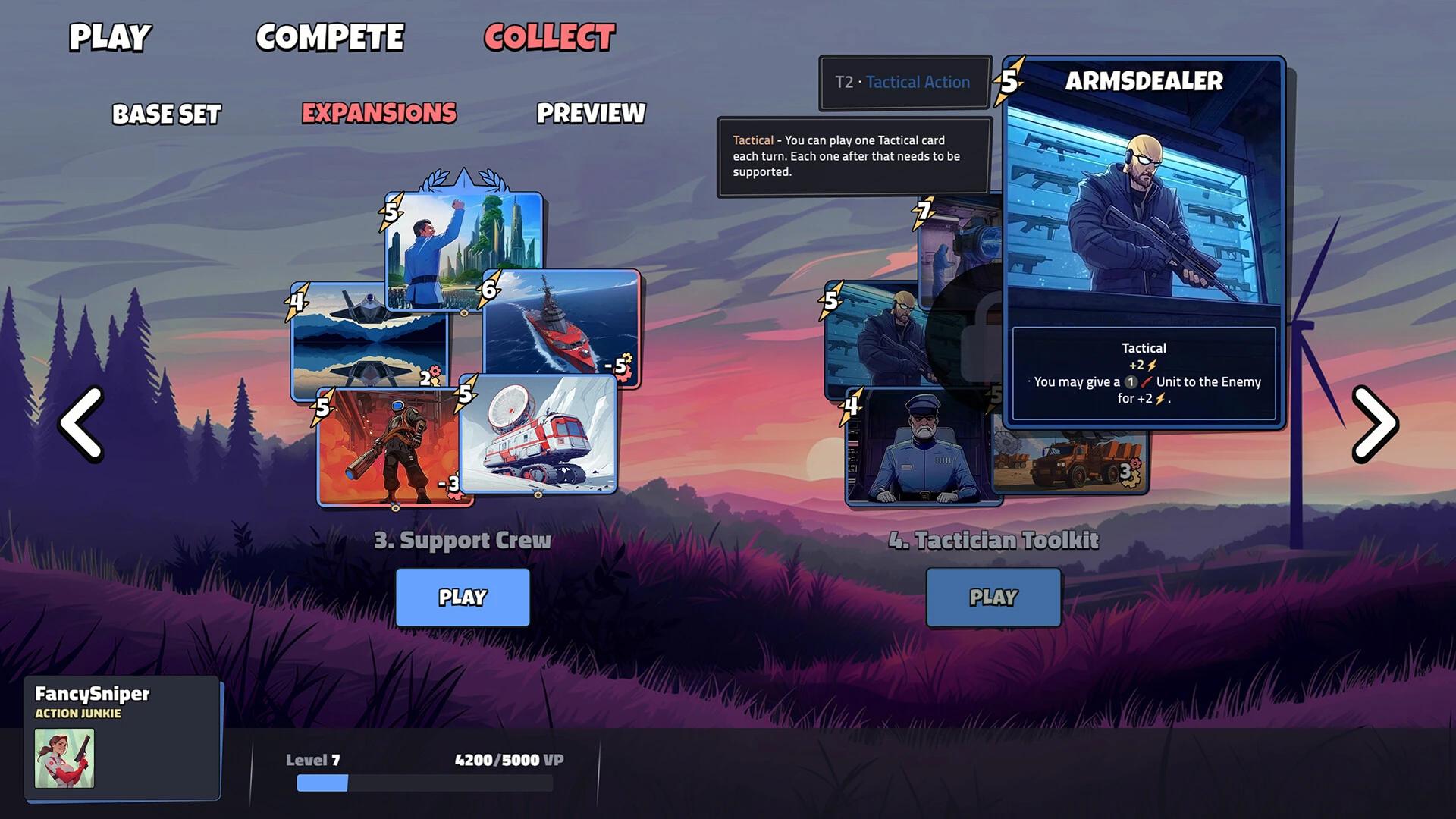Click the T2 Tactical Action type badge
The width and height of the screenshot is (1456, 819).
coord(903,82)
